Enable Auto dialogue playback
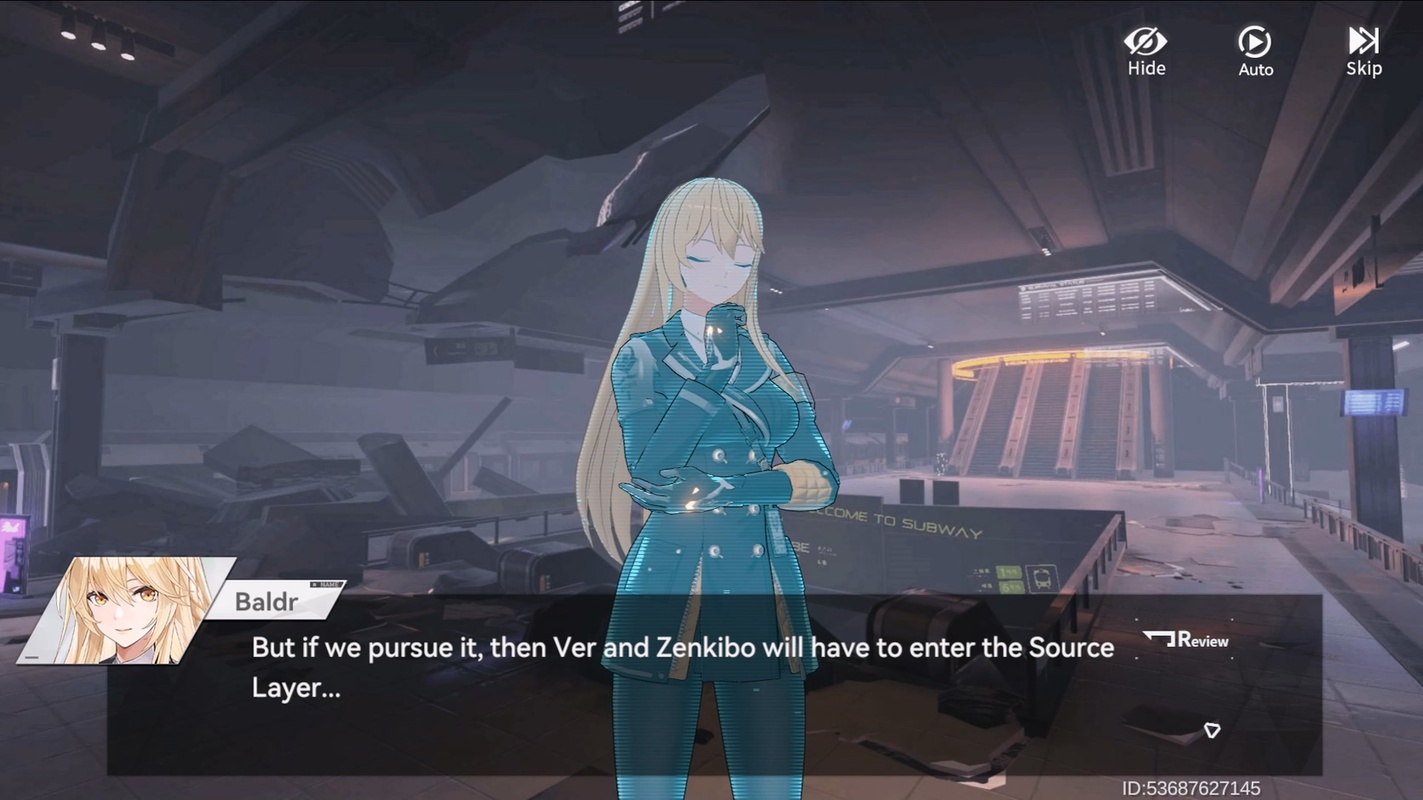The width and height of the screenshot is (1423, 800). pos(1255,50)
